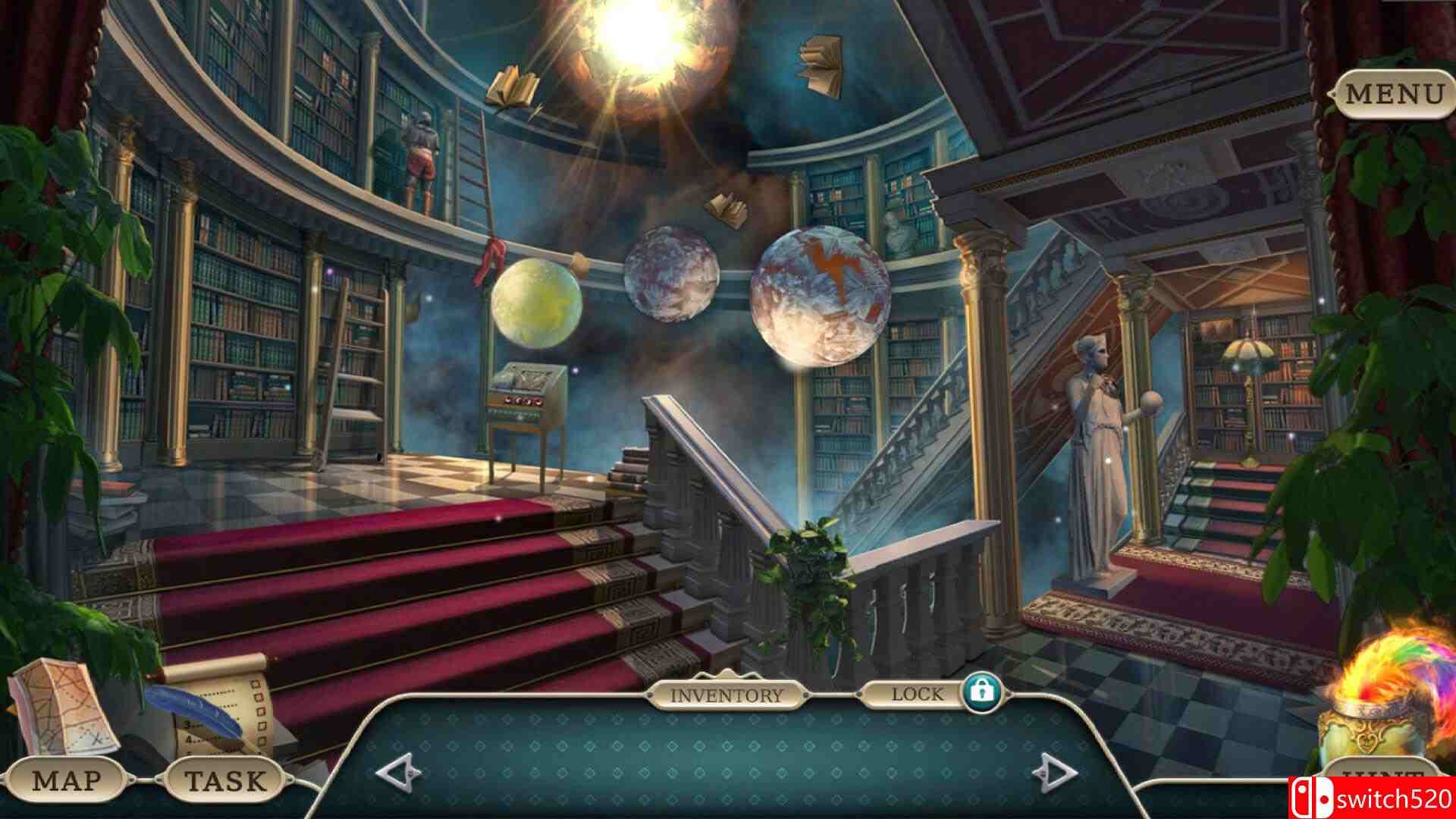Open the TASK list
1456x819 pixels.
click(x=225, y=780)
